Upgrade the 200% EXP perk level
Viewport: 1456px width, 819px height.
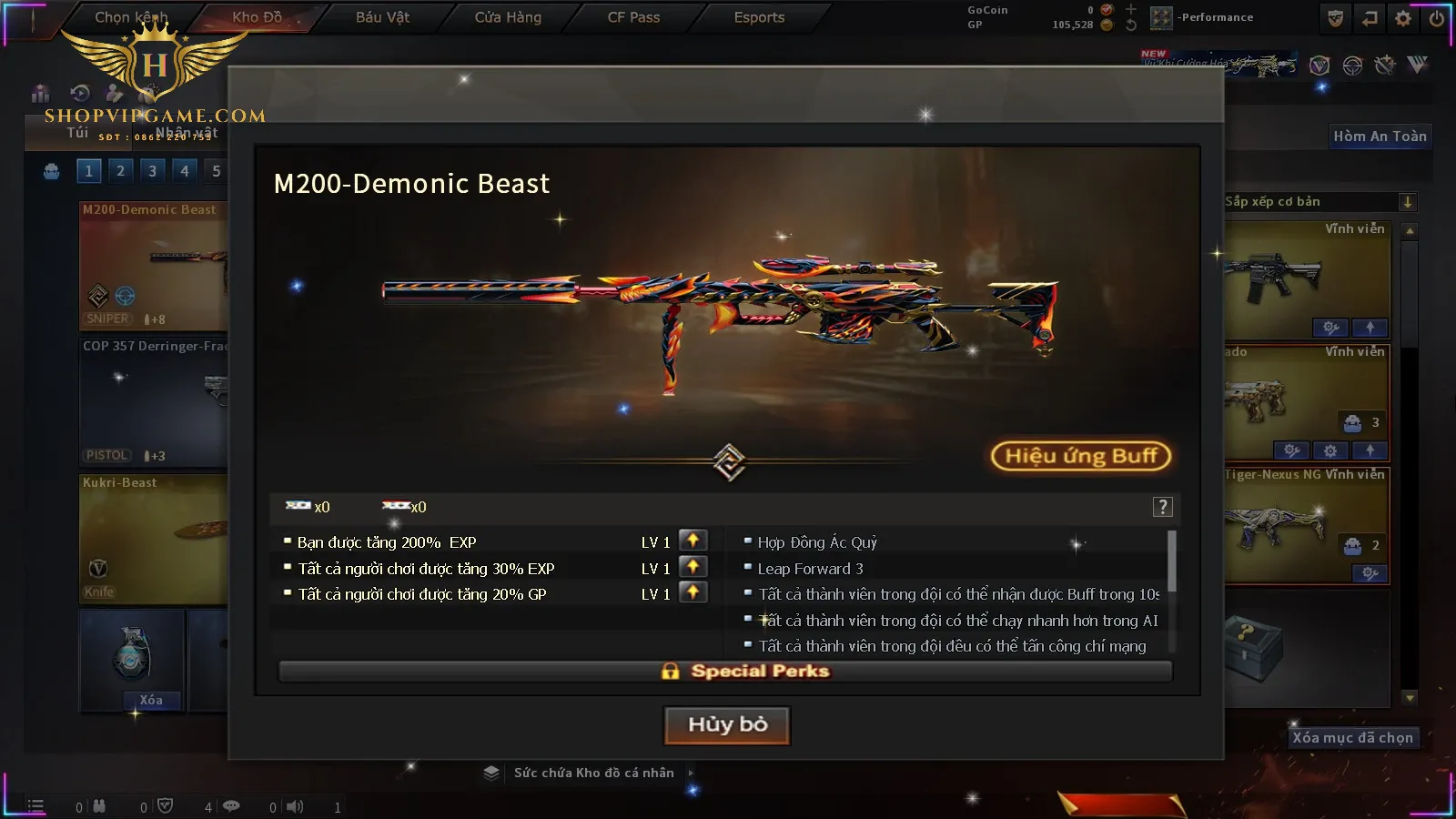coord(693,541)
